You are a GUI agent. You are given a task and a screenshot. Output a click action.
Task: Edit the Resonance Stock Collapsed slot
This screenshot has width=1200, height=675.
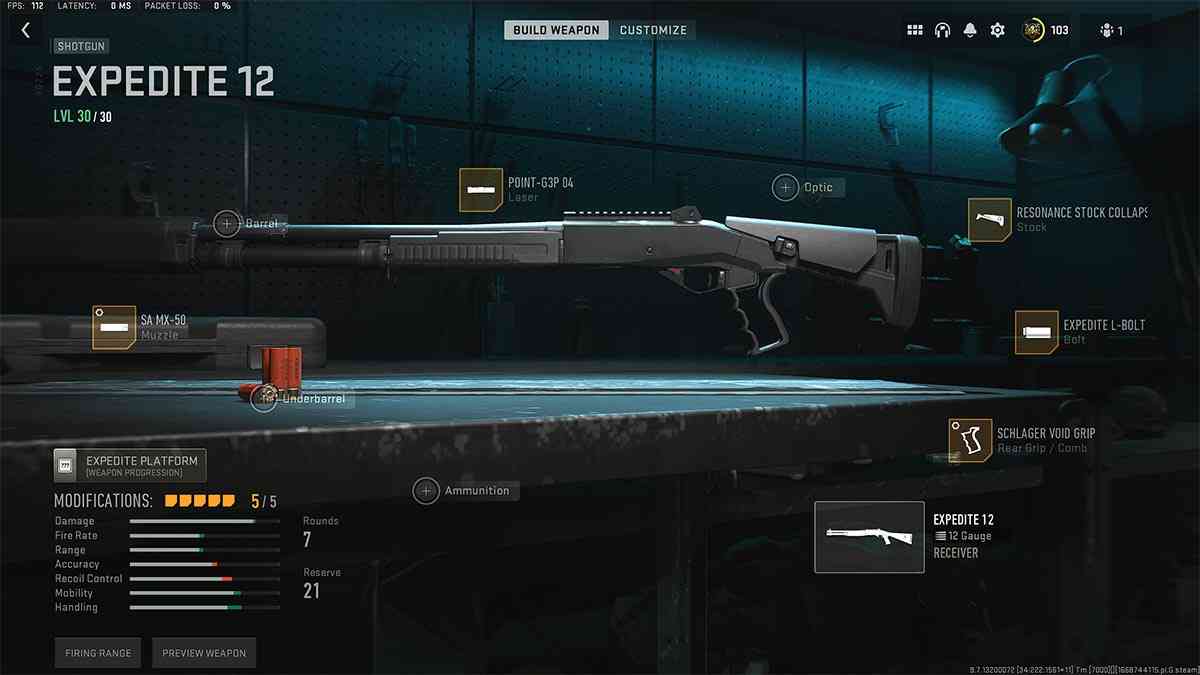990,220
